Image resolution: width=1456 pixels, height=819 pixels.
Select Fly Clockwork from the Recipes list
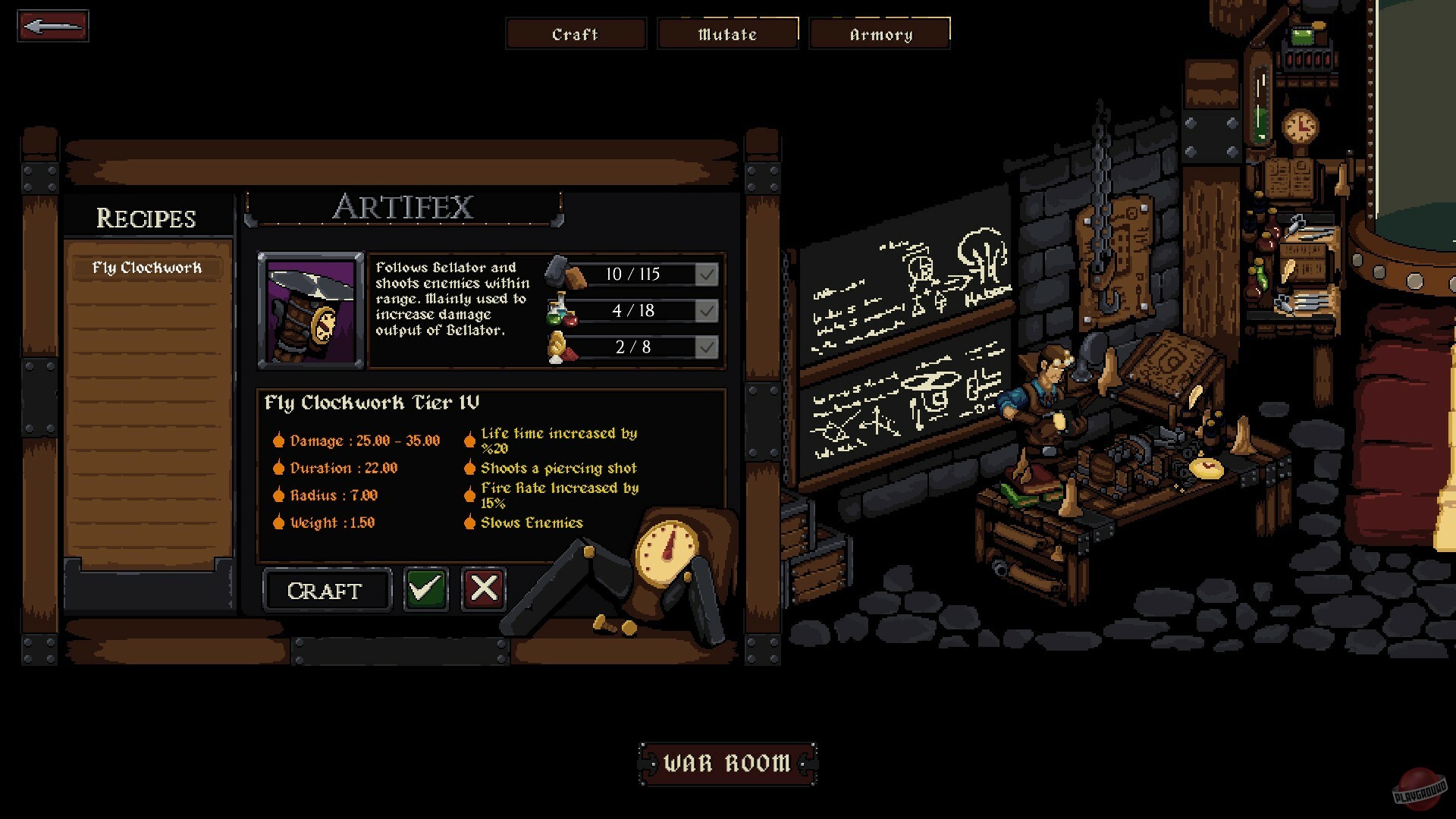pos(147,267)
